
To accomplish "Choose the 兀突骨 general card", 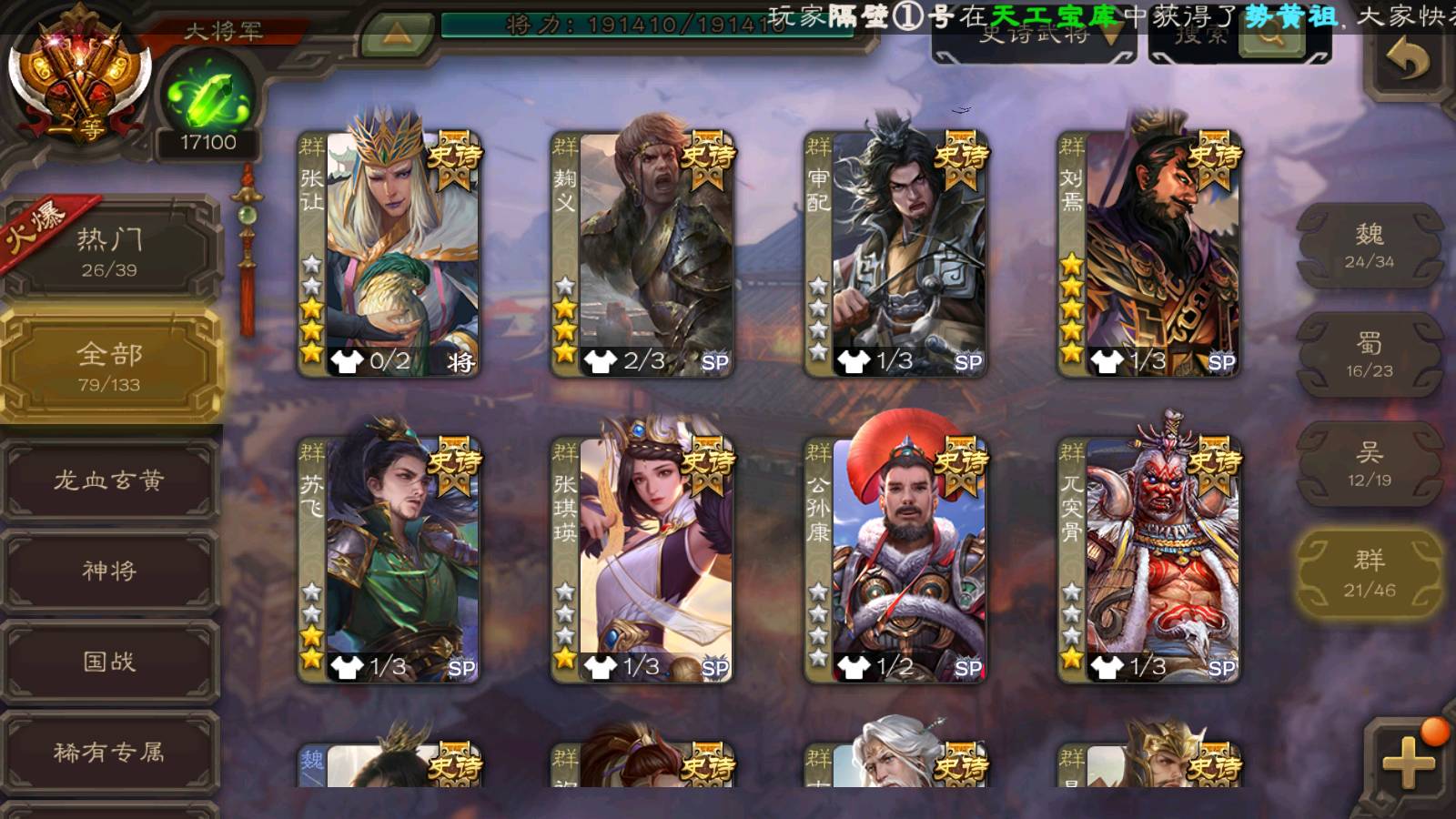I will coord(1148,559).
